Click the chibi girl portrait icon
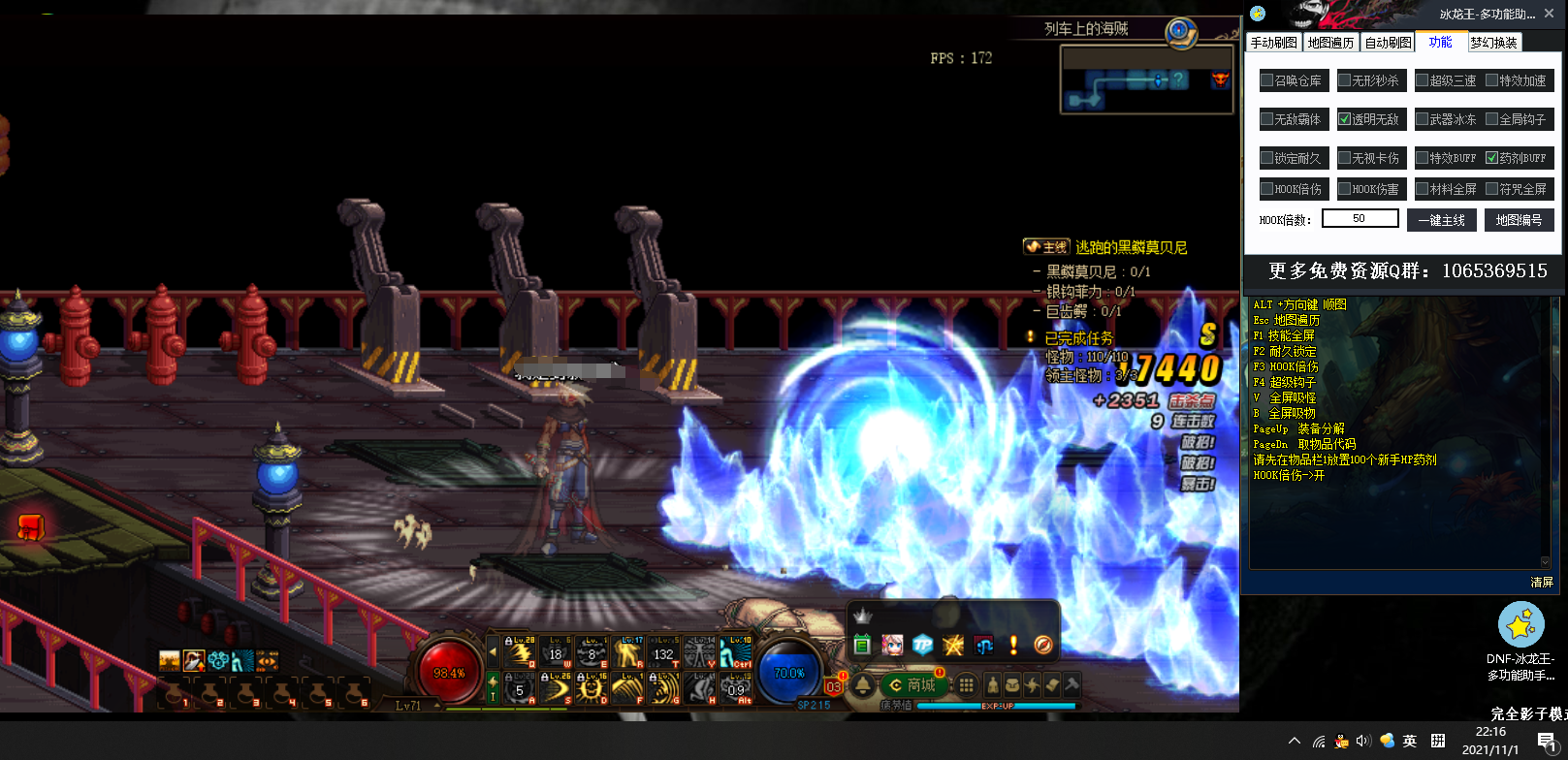Image resolution: width=1568 pixels, height=760 pixels. click(892, 645)
